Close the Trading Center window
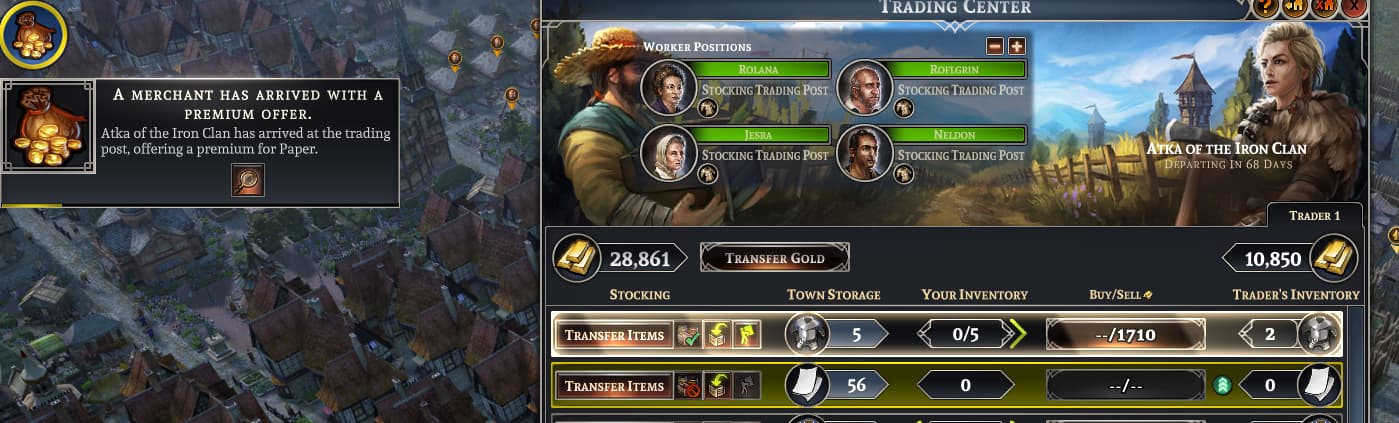Viewport: 1399px width, 423px height. 1355,6
